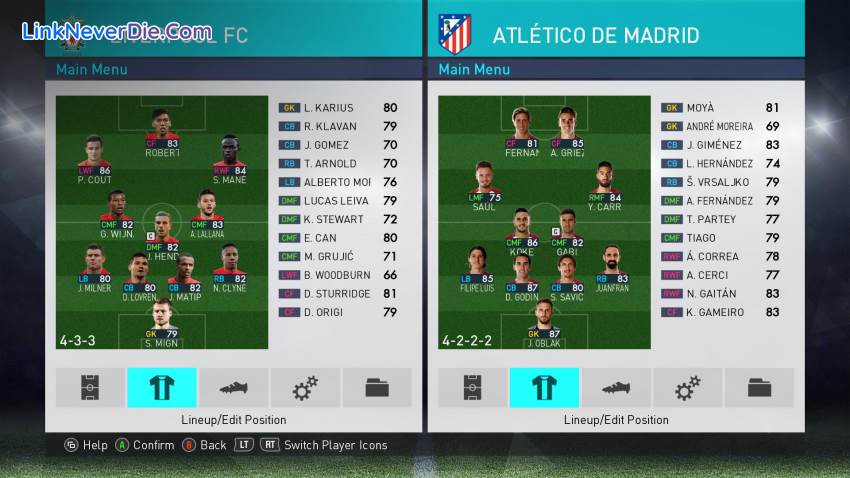The width and height of the screenshot is (850, 478).
Task: Select Liverpool's shirt Lineup/Edit Position icon
Action: coord(162,388)
